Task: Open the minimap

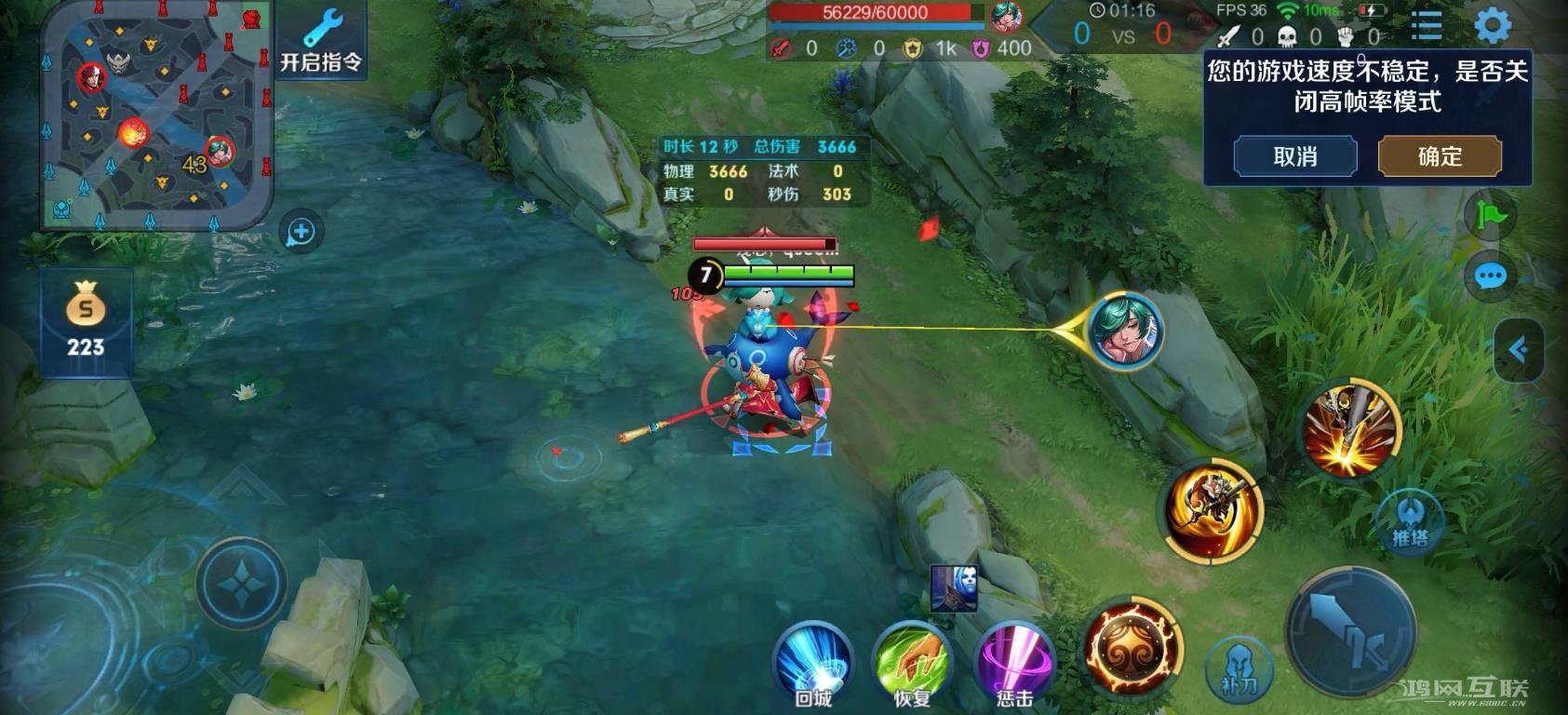Action: [156, 115]
